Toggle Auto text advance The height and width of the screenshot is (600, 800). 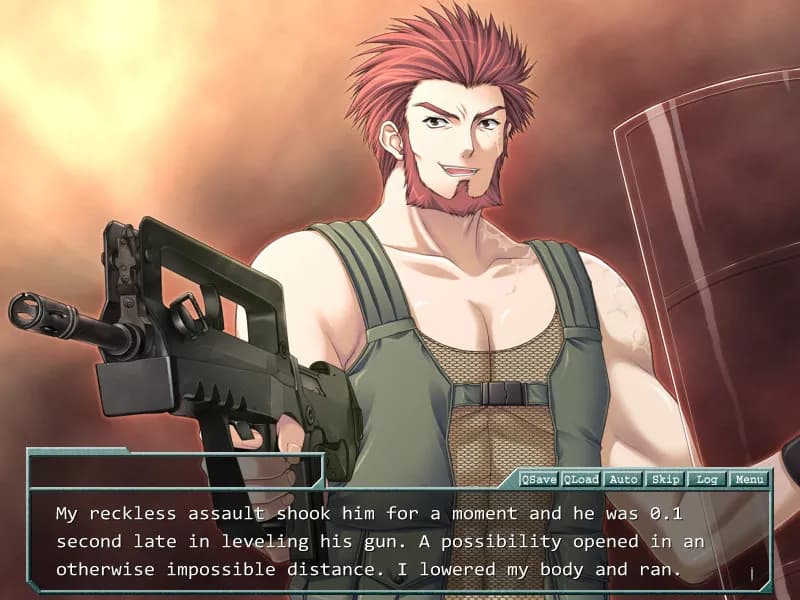[623, 479]
